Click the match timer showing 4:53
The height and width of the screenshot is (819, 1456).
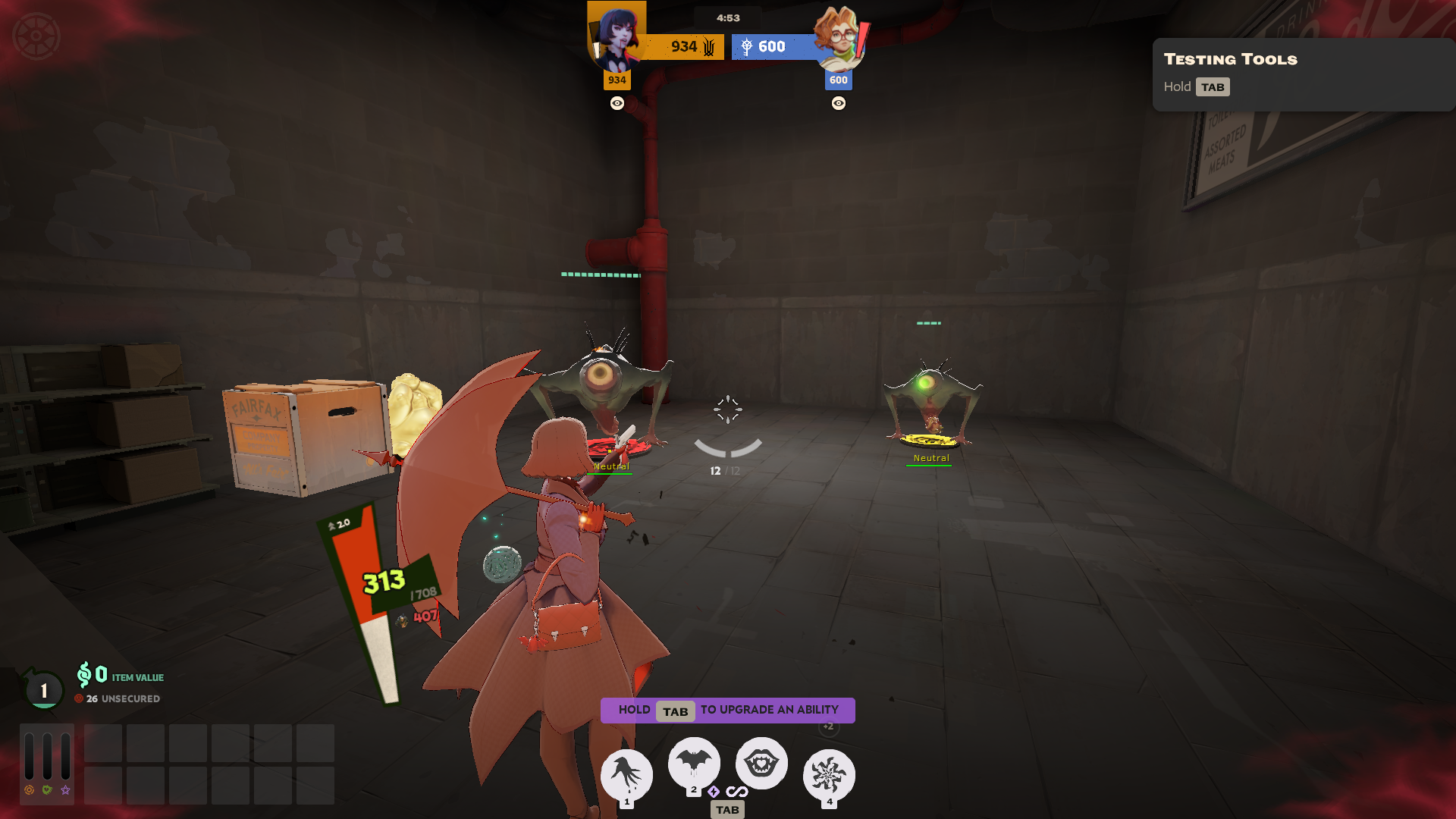728,17
